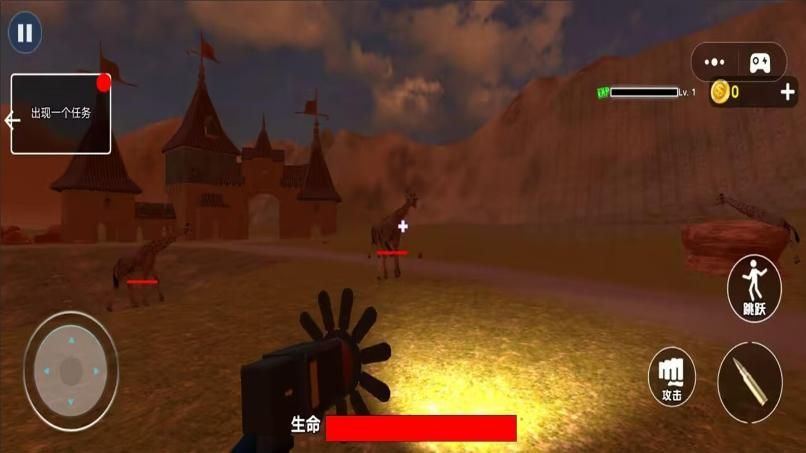
Task: Fire the weapon with bullet button
Action: pyautogui.click(x=750, y=382)
